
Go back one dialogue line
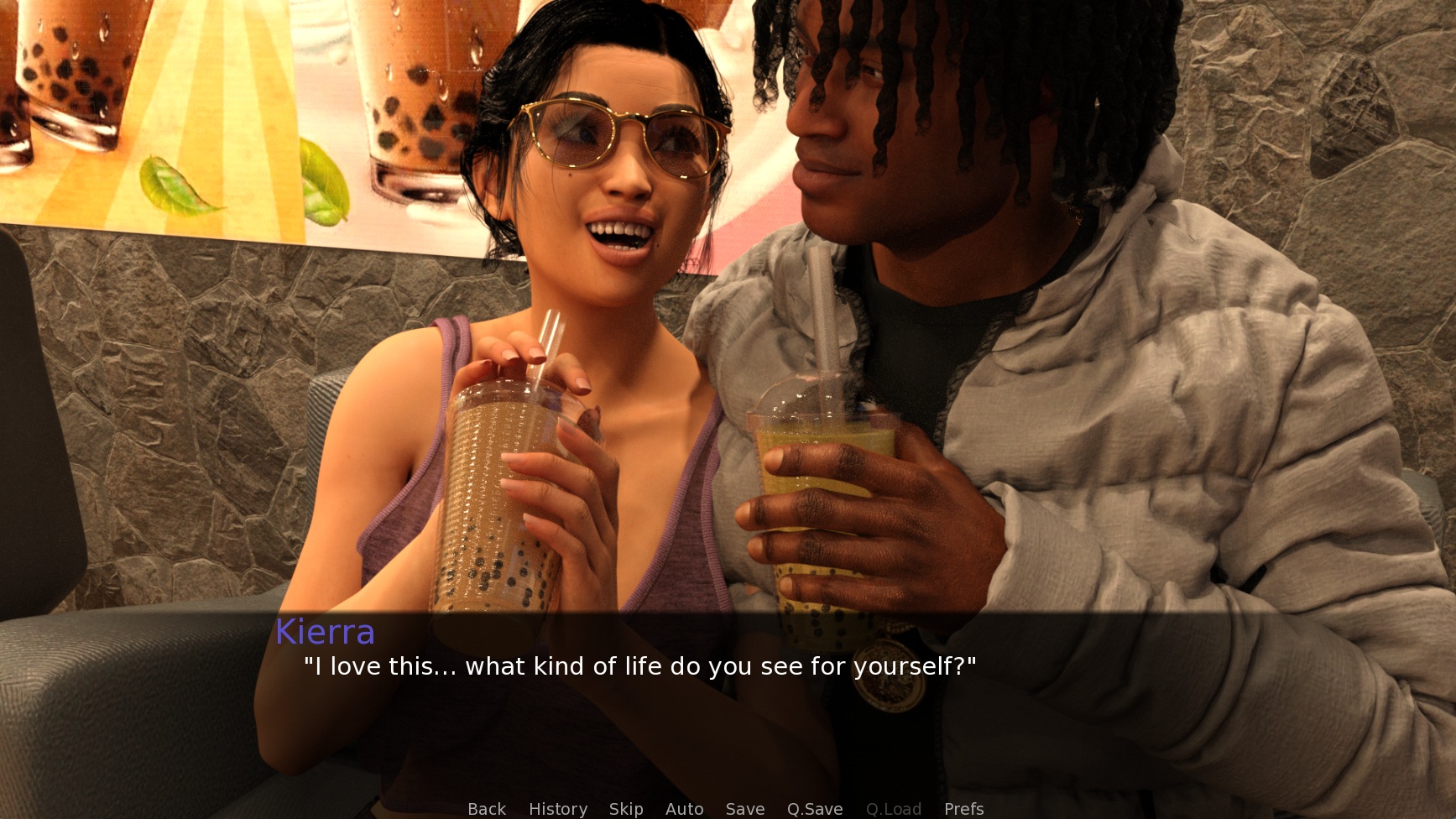coord(487,809)
